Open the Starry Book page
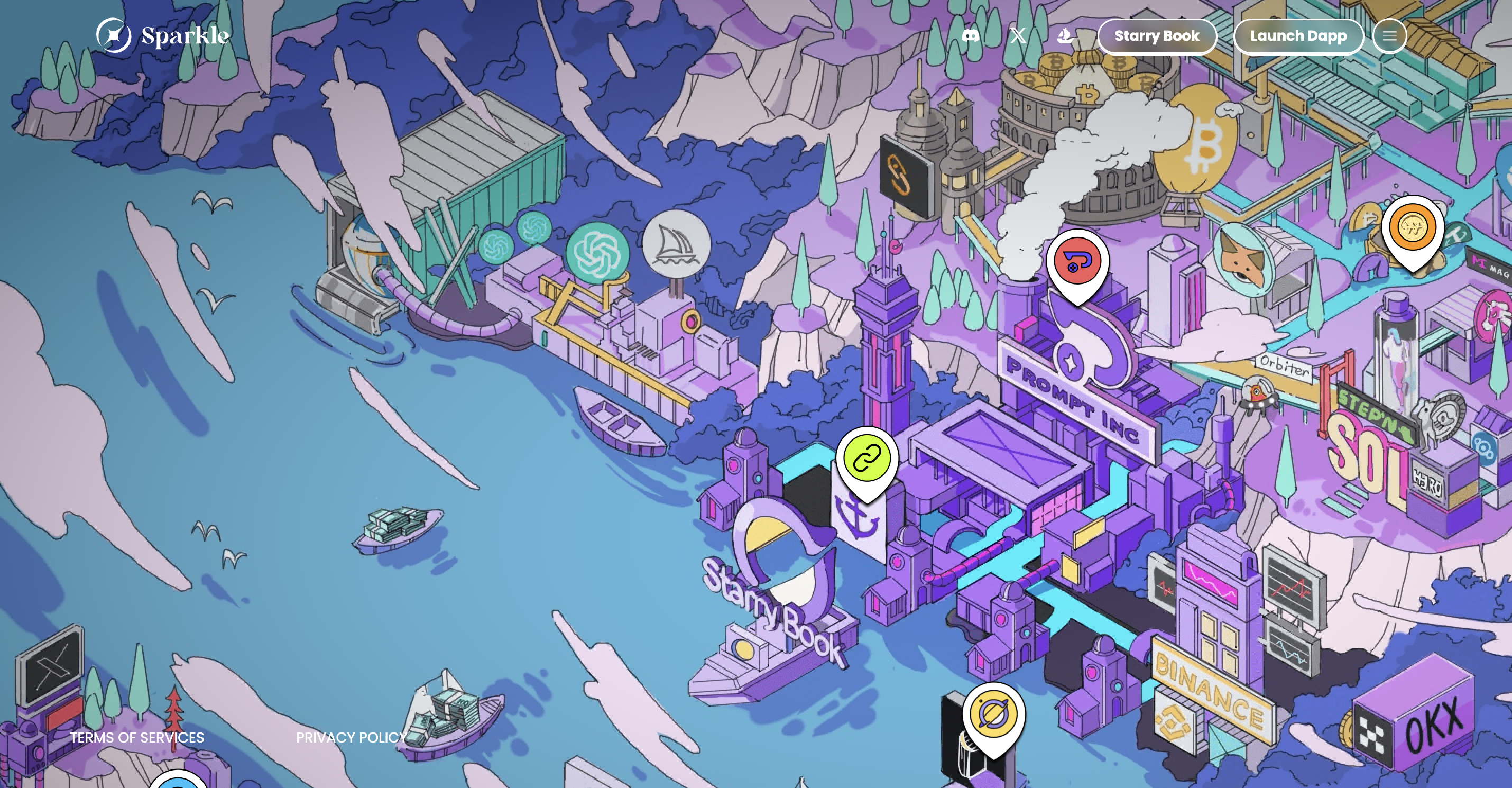Viewport: 1512px width, 788px height. point(1157,36)
